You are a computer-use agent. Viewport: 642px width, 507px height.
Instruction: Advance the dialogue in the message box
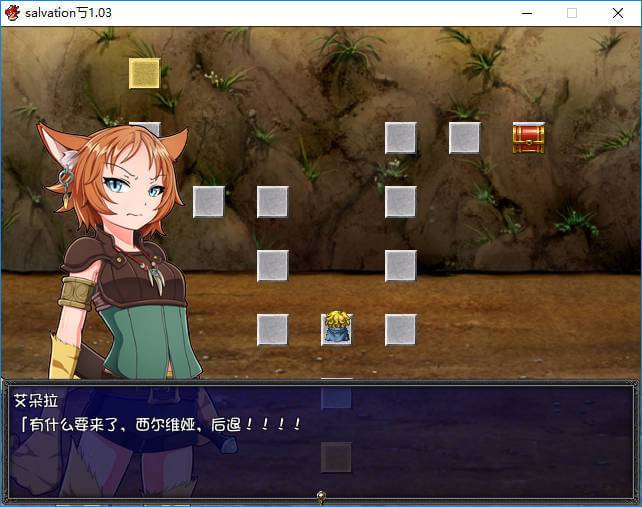click(x=320, y=438)
